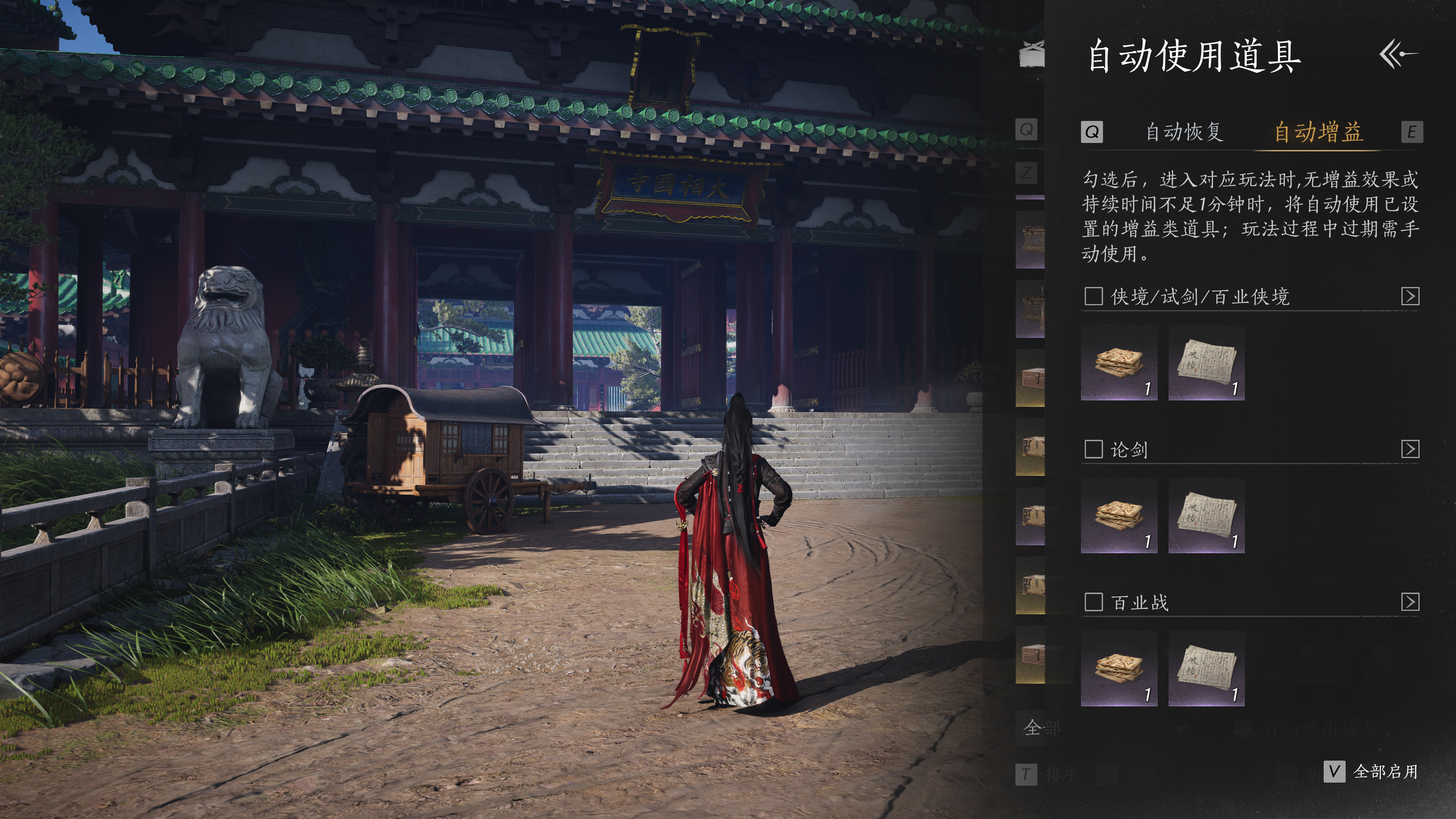Choose the flatbread slot under 百业战
Viewport: 1456px width, 819px height.
click(x=1119, y=668)
